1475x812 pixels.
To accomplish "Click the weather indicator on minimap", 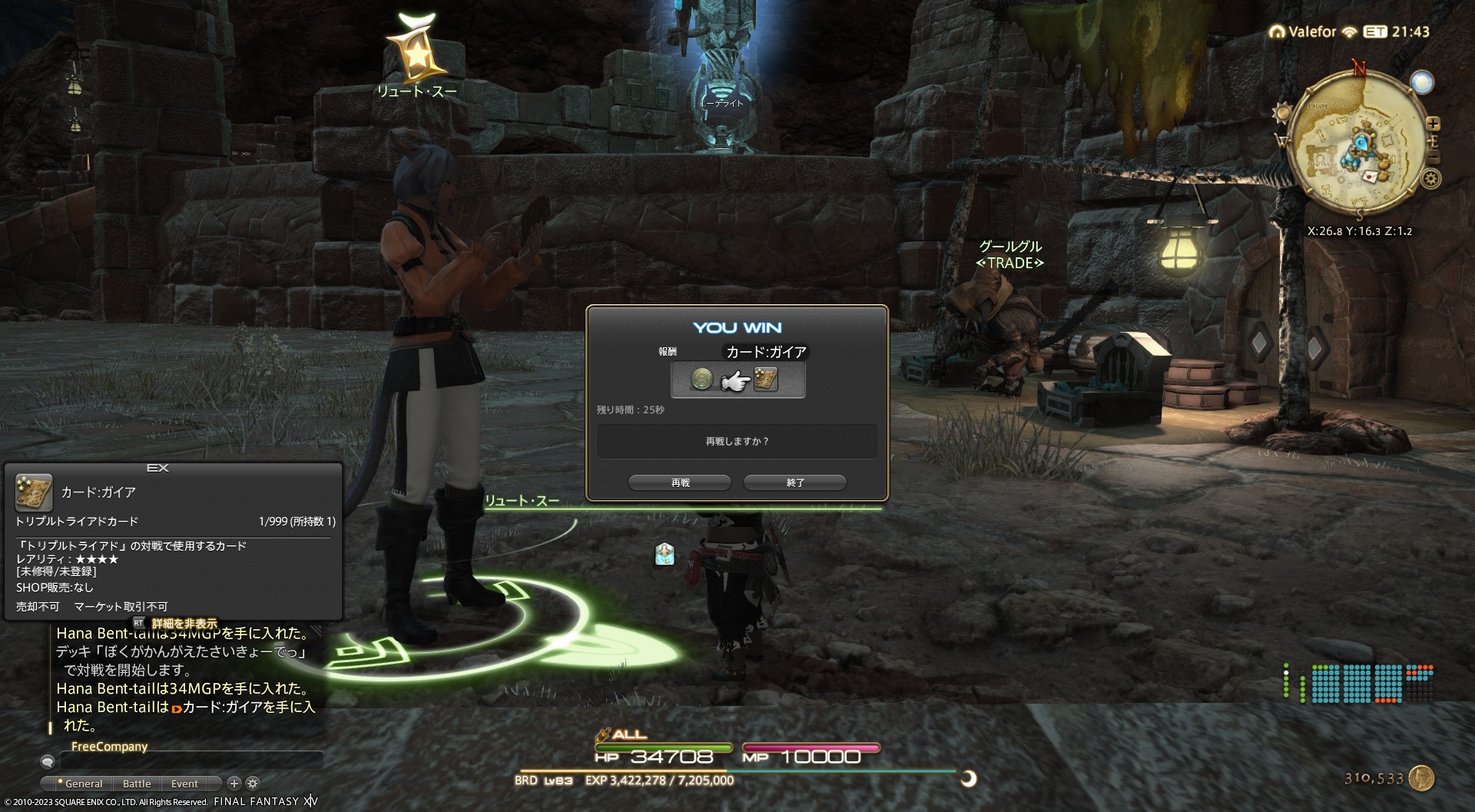I will [1422, 82].
